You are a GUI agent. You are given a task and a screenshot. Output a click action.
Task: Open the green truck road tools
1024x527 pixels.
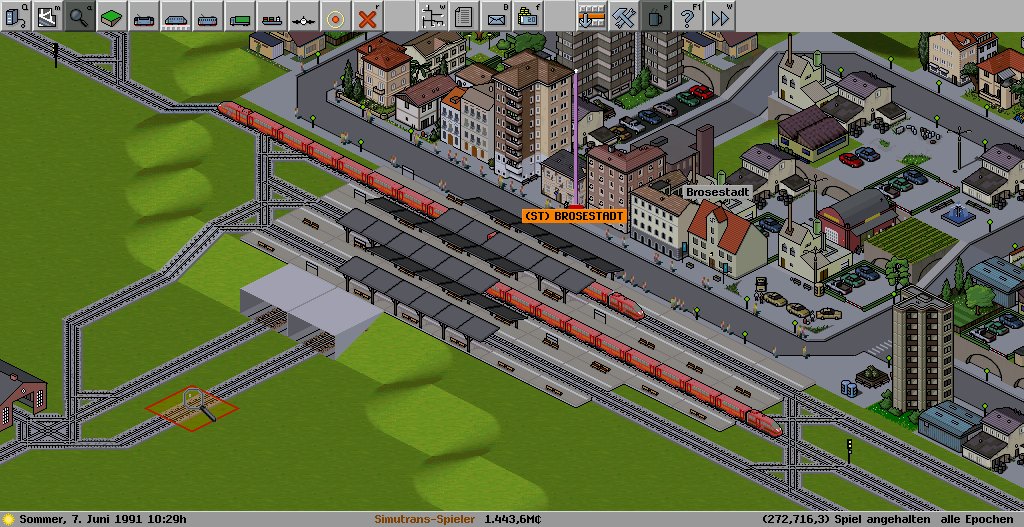239,16
